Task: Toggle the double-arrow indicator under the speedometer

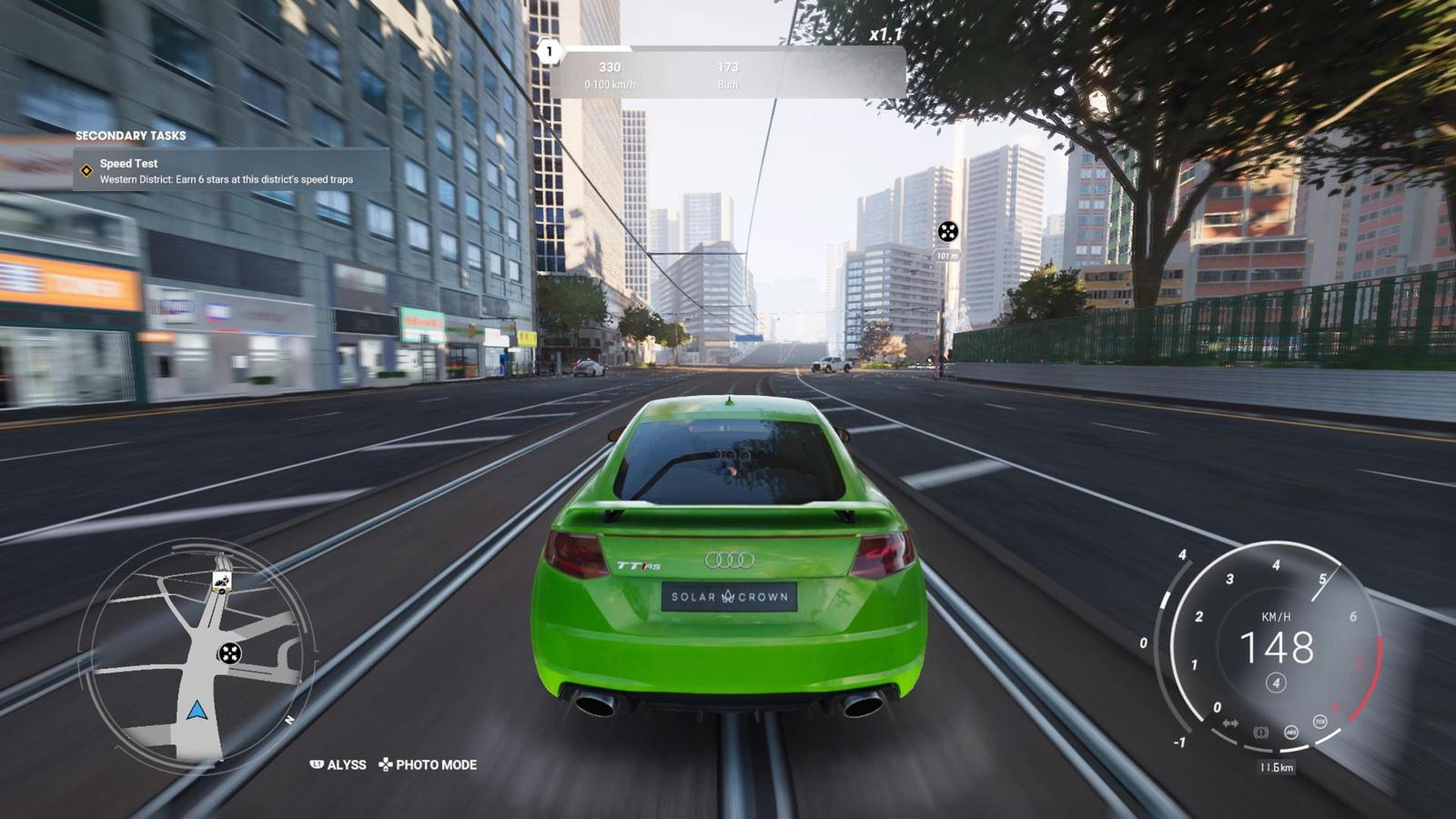Action: (x=1230, y=723)
